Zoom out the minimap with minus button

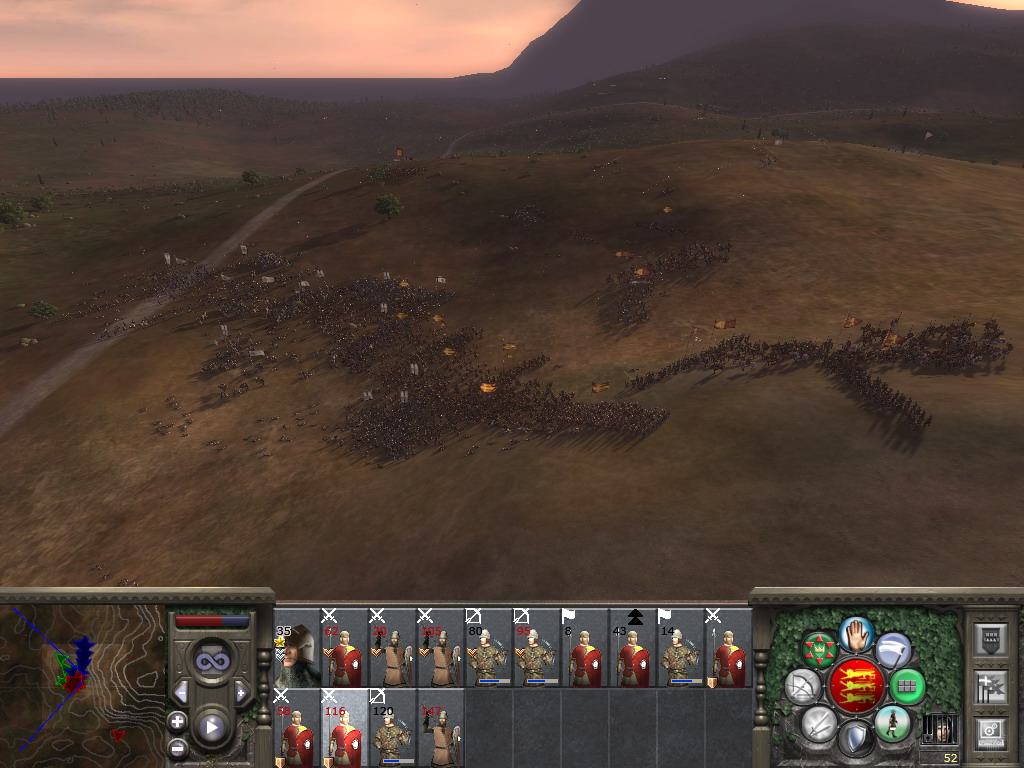pyautogui.click(x=178, y=746)
